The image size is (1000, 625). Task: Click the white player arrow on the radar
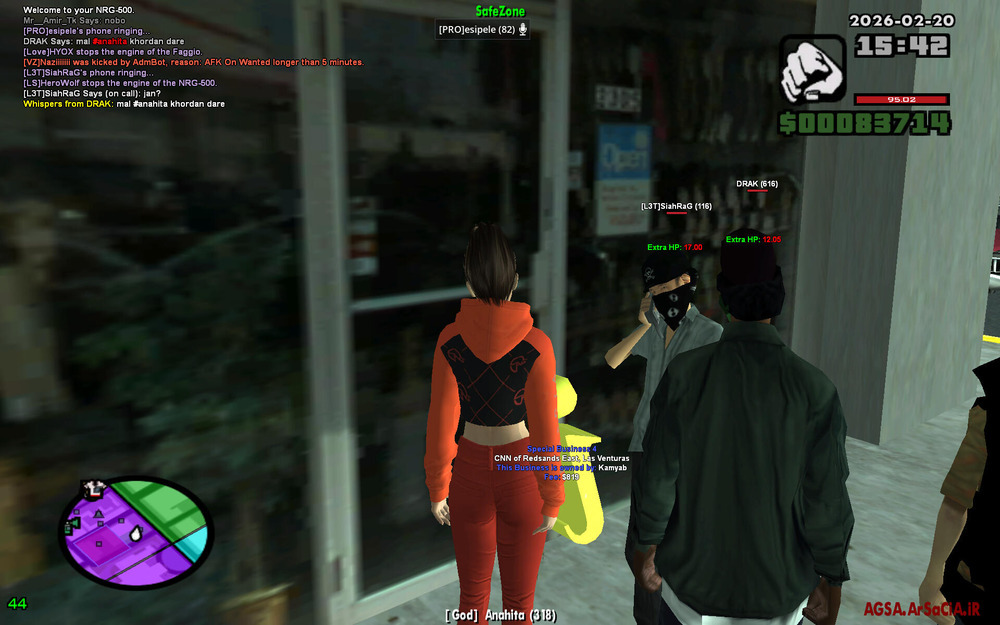point(138,534)
